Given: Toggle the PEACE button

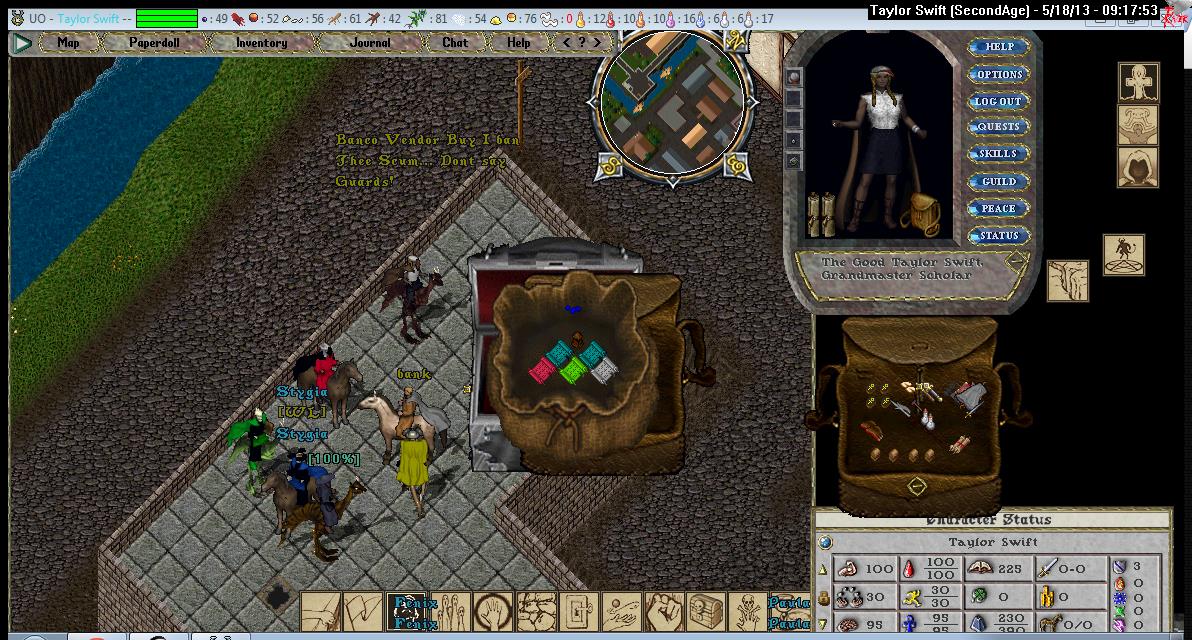Looking at the screenshot, I should (x=998, y=209).
